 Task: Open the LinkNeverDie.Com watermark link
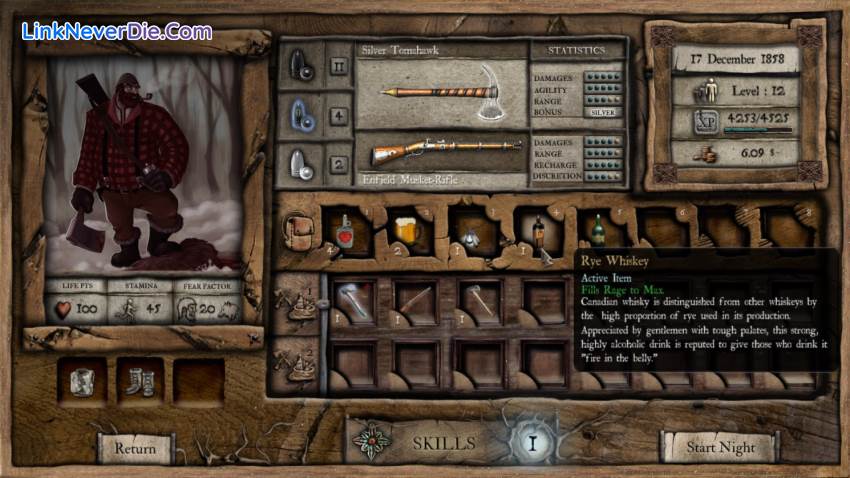[116, 31]
